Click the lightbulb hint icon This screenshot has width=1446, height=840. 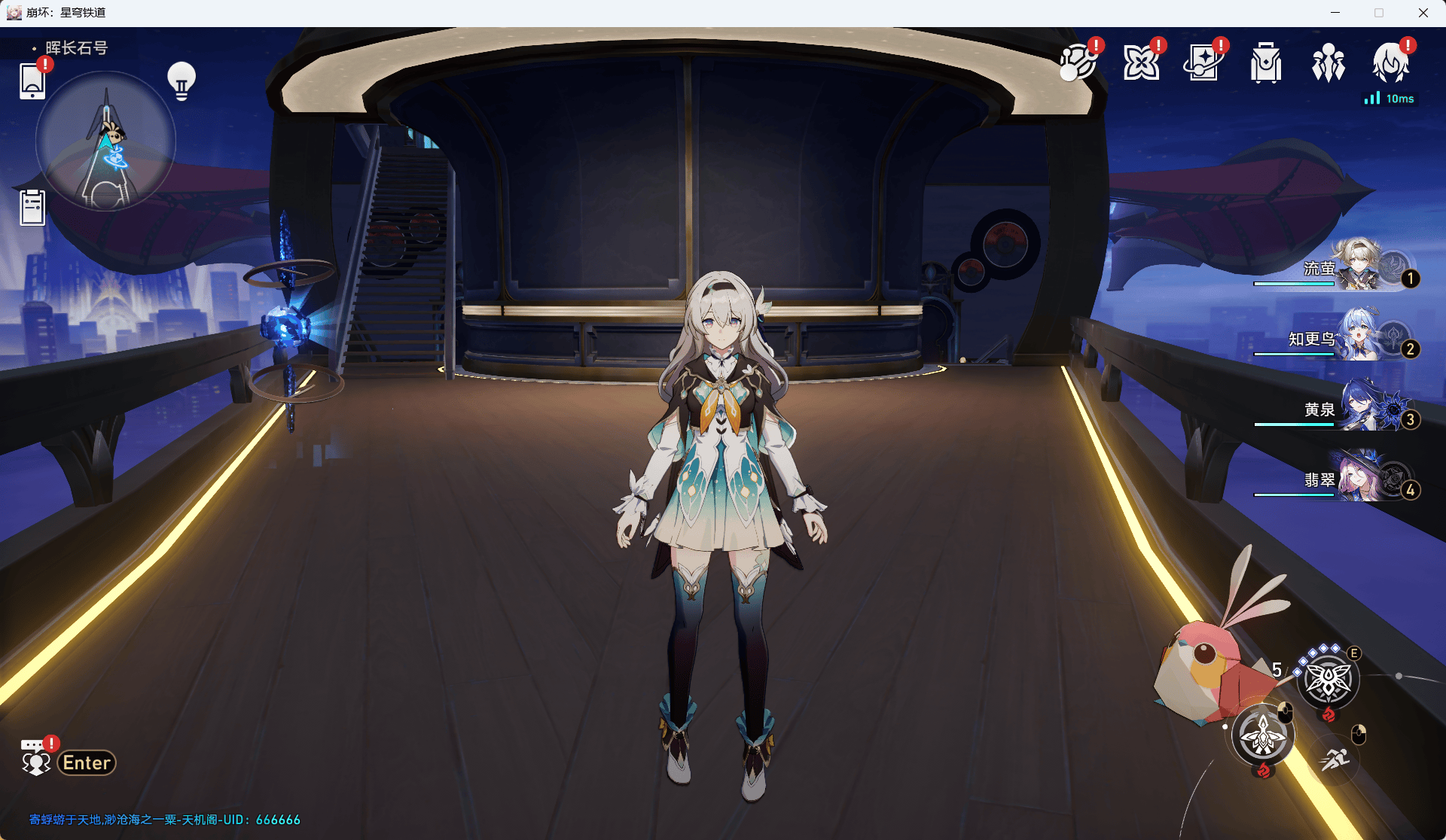182,81
